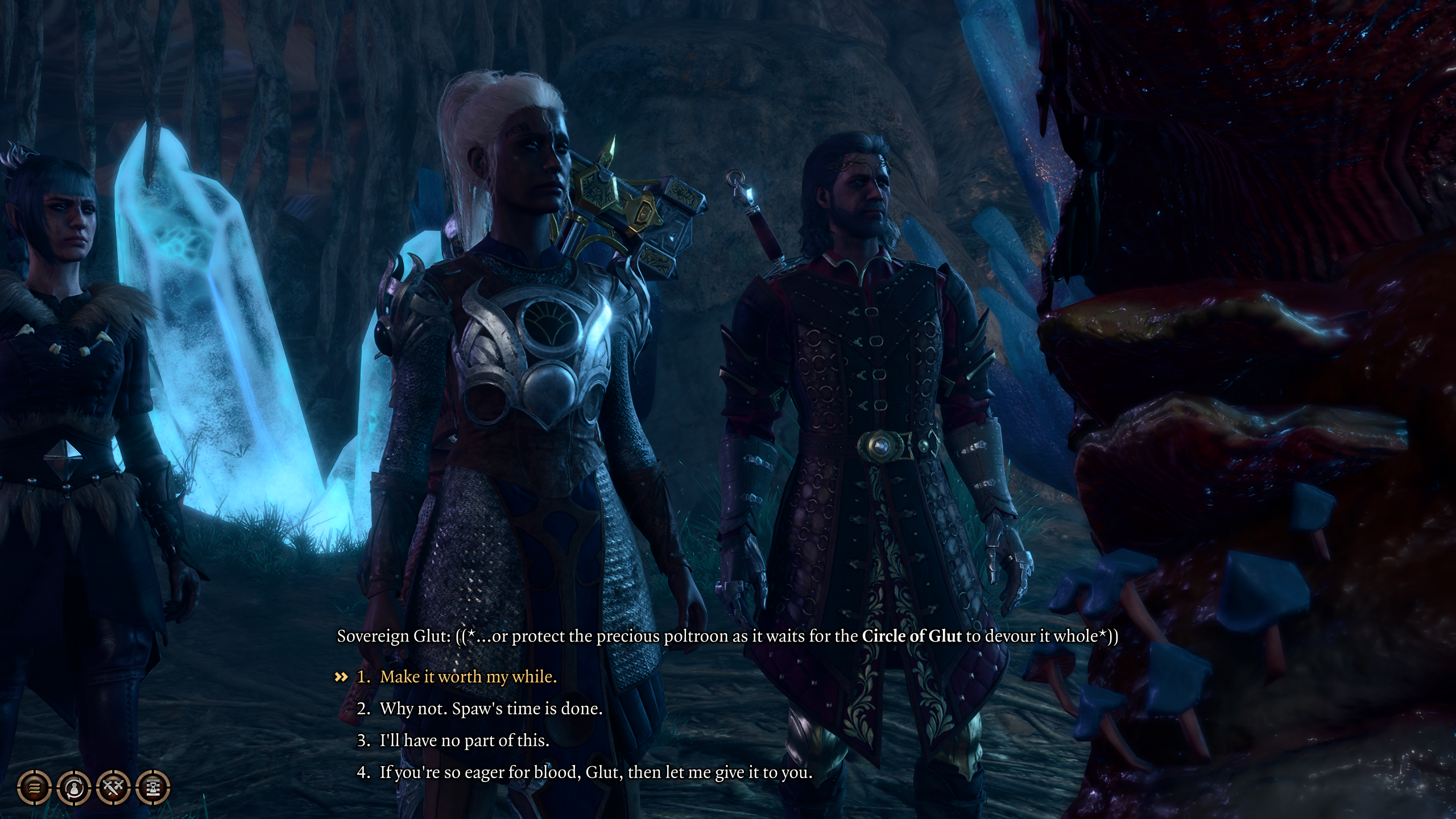Screen dimensions: 1456x819
Task: Click the swap character icon with circling arrows
Action: 74,788
